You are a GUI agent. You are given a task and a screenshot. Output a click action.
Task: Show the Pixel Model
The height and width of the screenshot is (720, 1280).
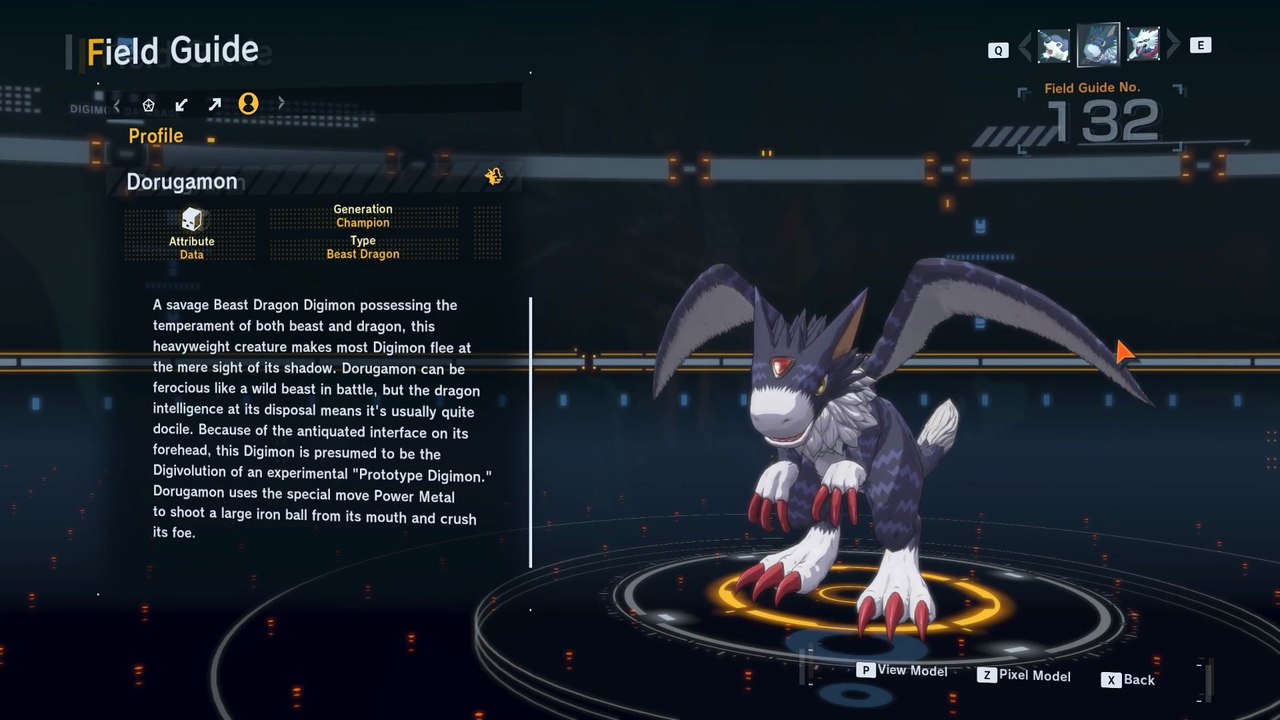click(1024, 676)
